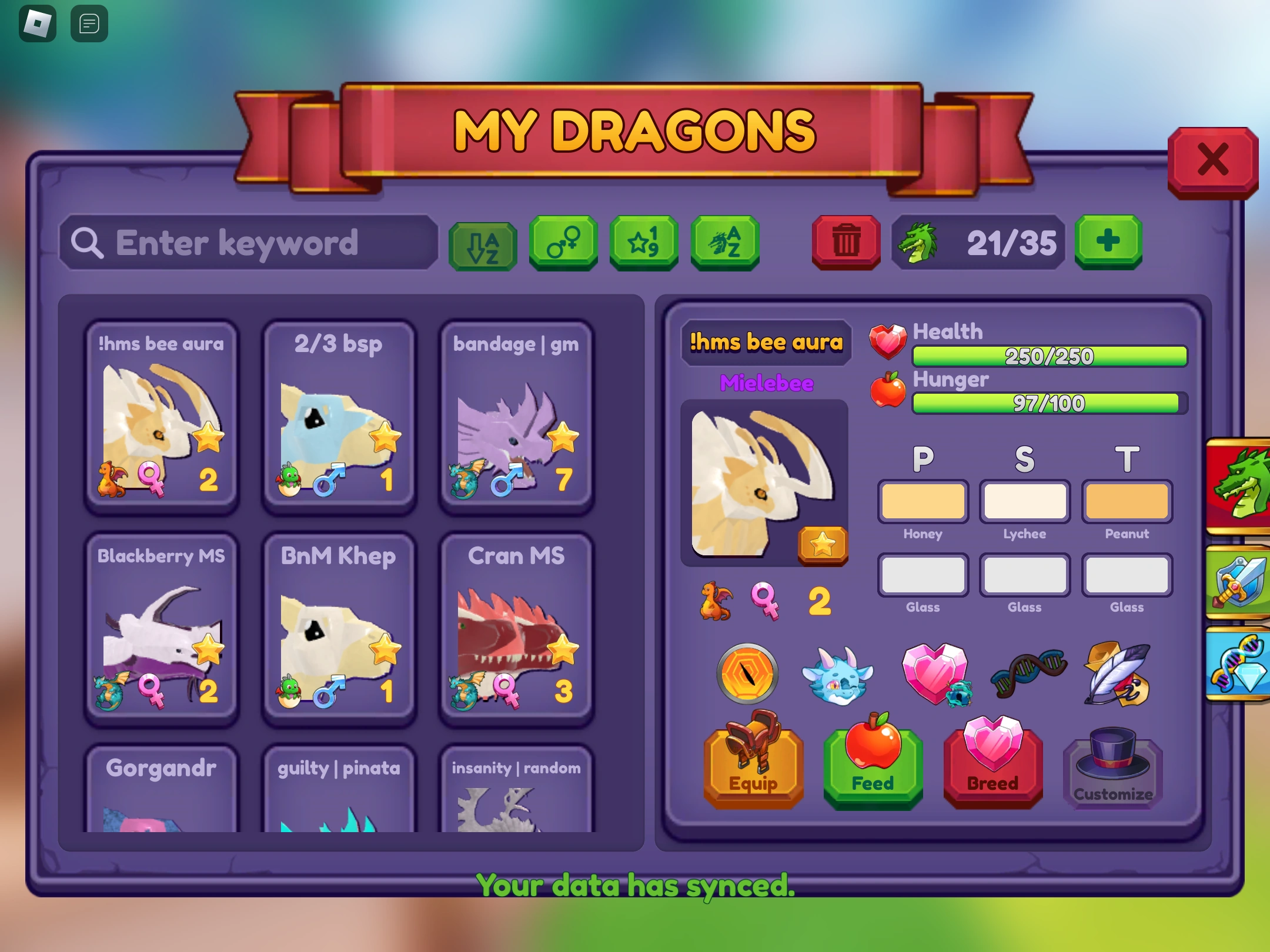Click the green plus to add dragon slots
This screenshot has height=952, width=1270.
coord(1108,241)
